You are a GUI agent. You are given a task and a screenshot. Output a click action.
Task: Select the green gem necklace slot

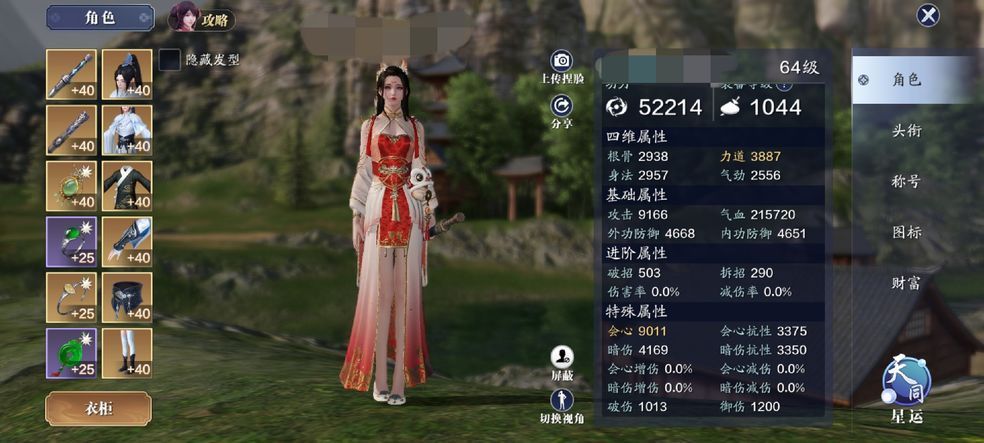(x=71, y=186)
